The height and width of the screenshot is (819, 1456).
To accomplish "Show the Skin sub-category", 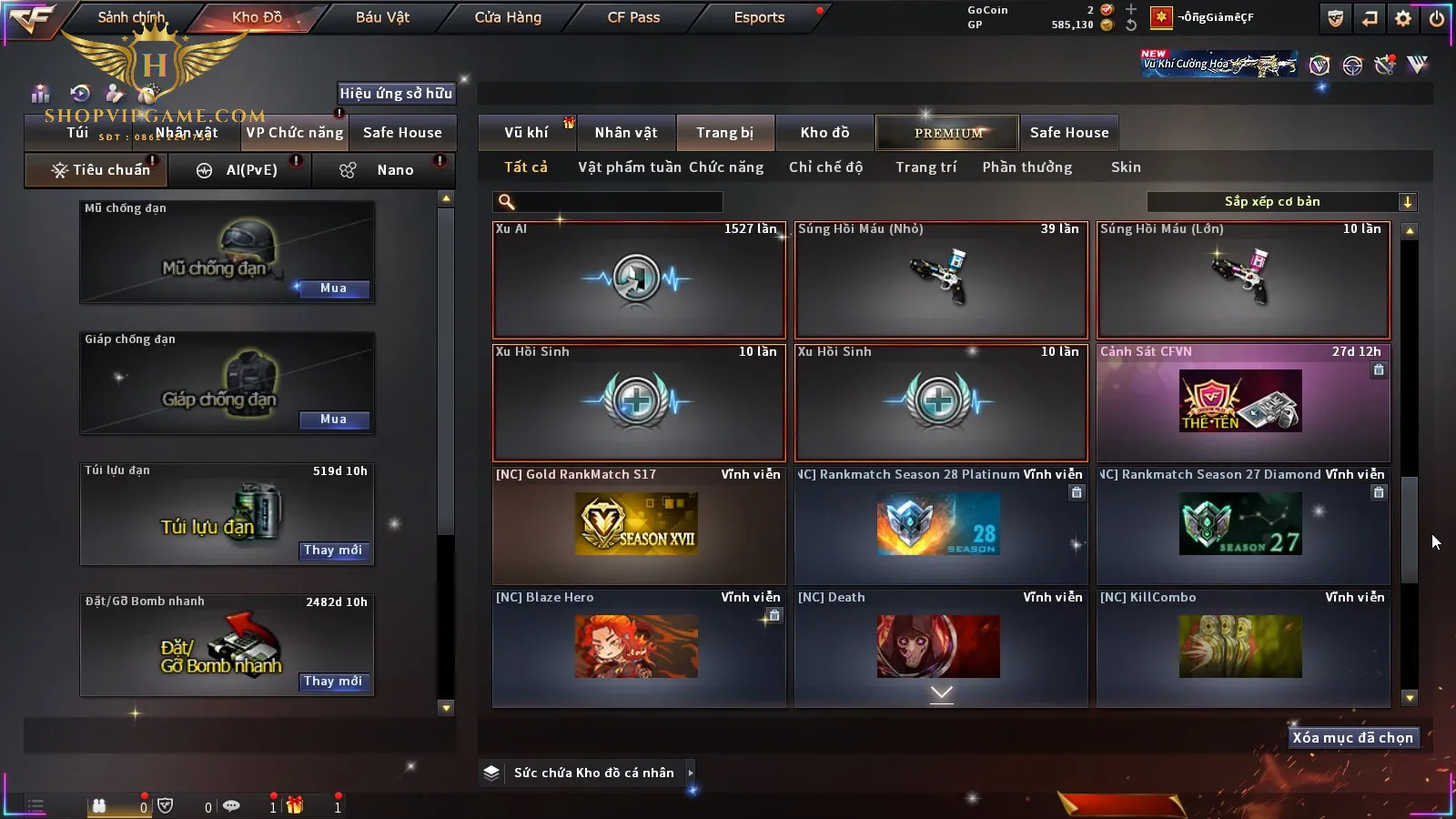I will [x=1126, y=167].
